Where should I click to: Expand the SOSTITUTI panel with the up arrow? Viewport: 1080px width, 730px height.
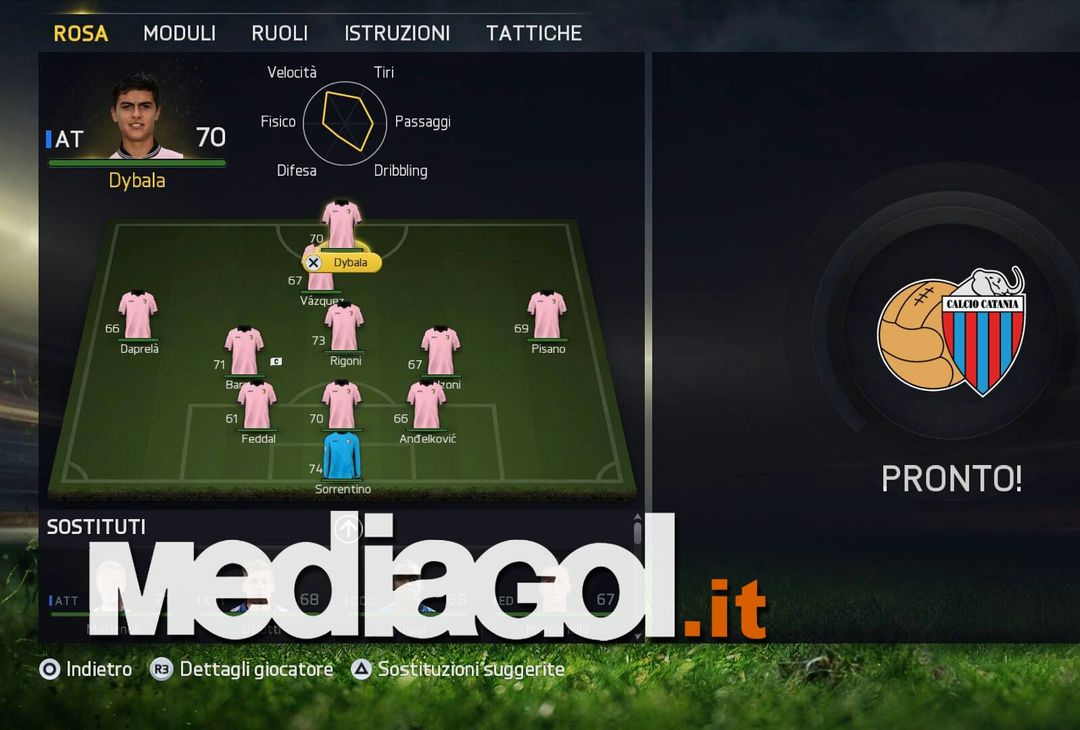(347, 529)
